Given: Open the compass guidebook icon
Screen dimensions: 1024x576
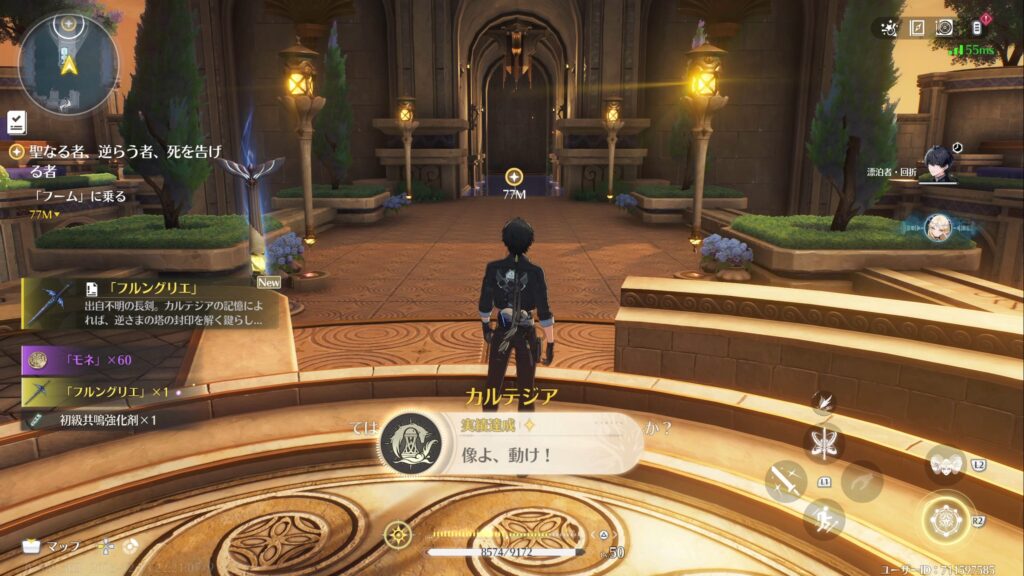Looking at the screenshot, I should pyautogui.click(x=917, y=28).
